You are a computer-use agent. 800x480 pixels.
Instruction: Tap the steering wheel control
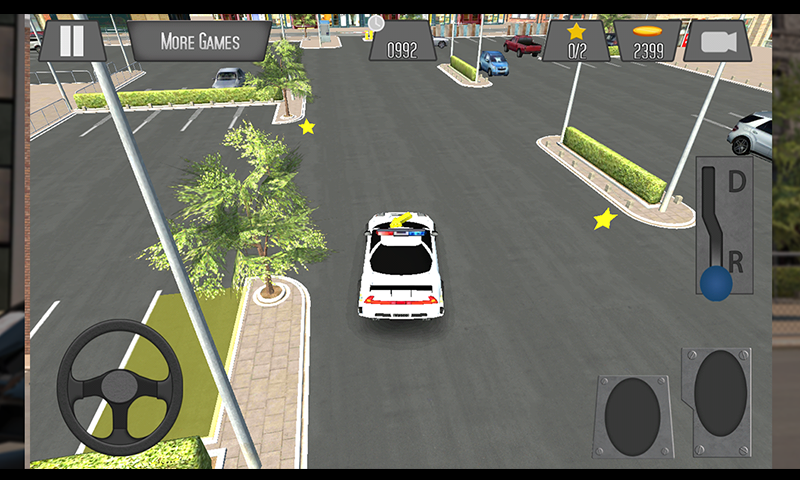(x=120, y=386)
